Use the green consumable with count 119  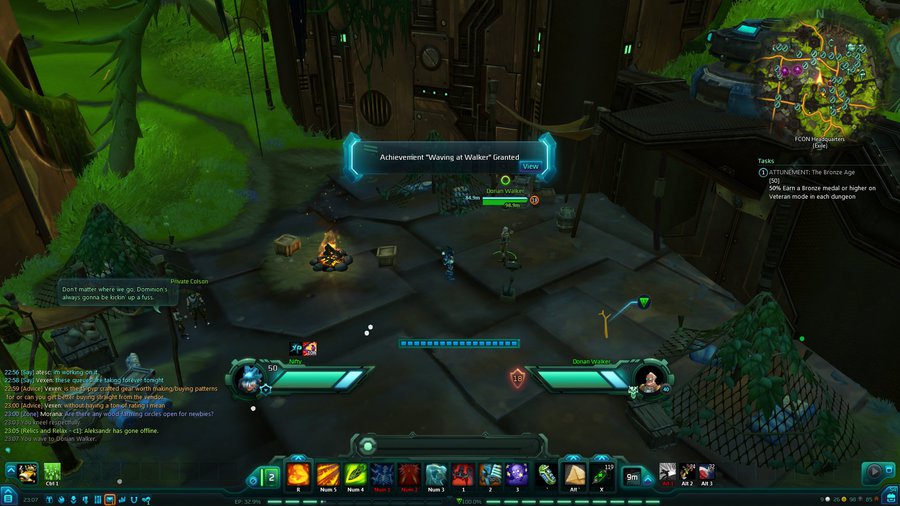pyautogui.click(x=601, y=474)
